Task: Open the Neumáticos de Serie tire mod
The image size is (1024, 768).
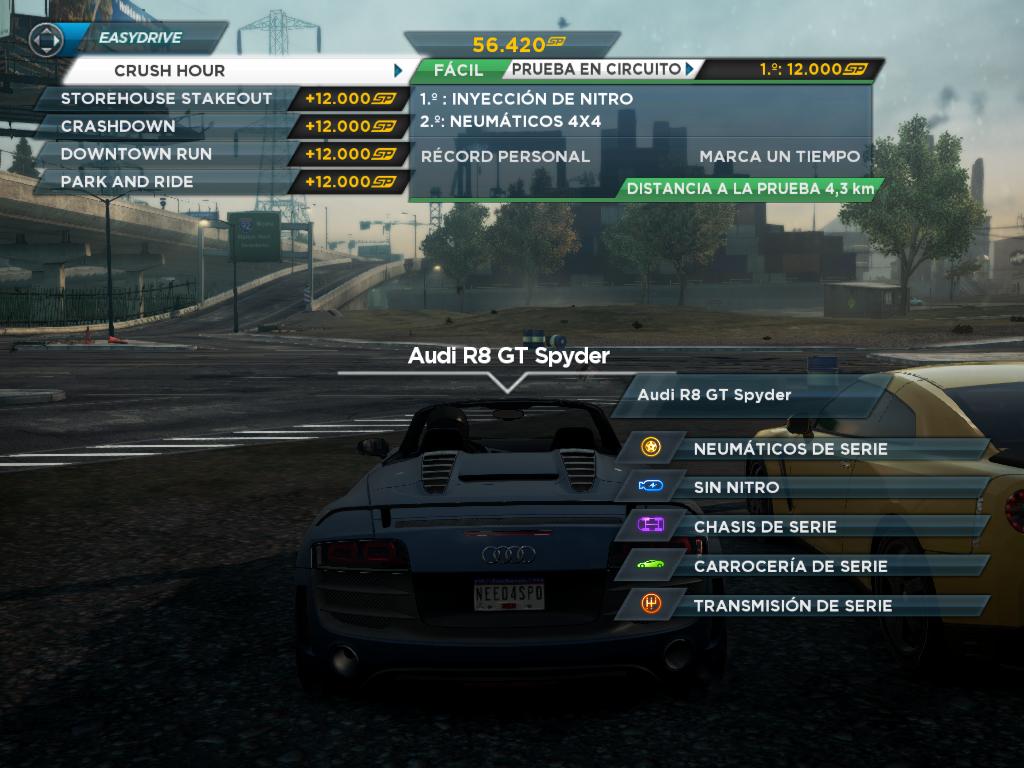Action: click(790, 450)
